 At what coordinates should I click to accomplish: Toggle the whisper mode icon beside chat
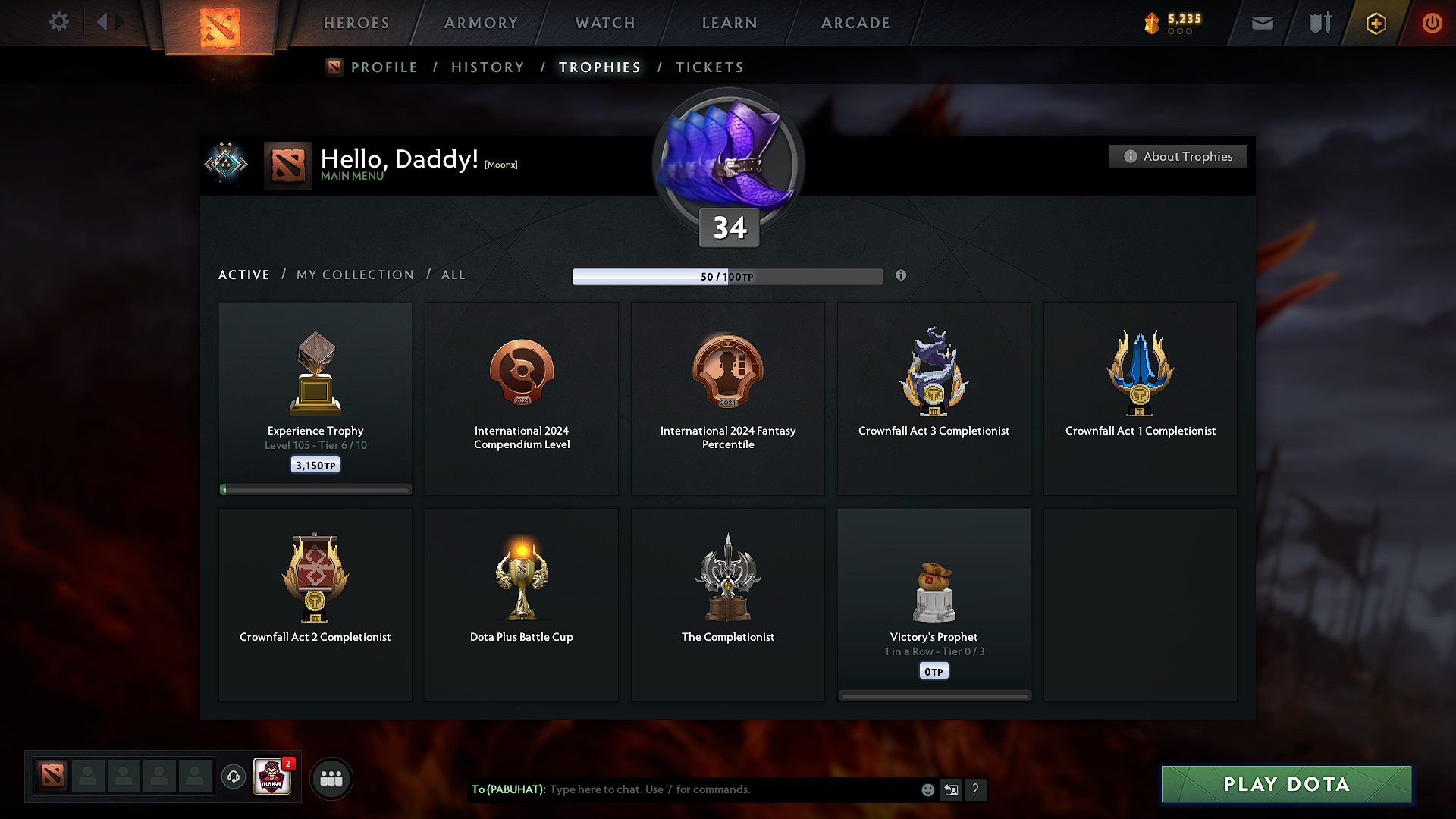(952, 789)
